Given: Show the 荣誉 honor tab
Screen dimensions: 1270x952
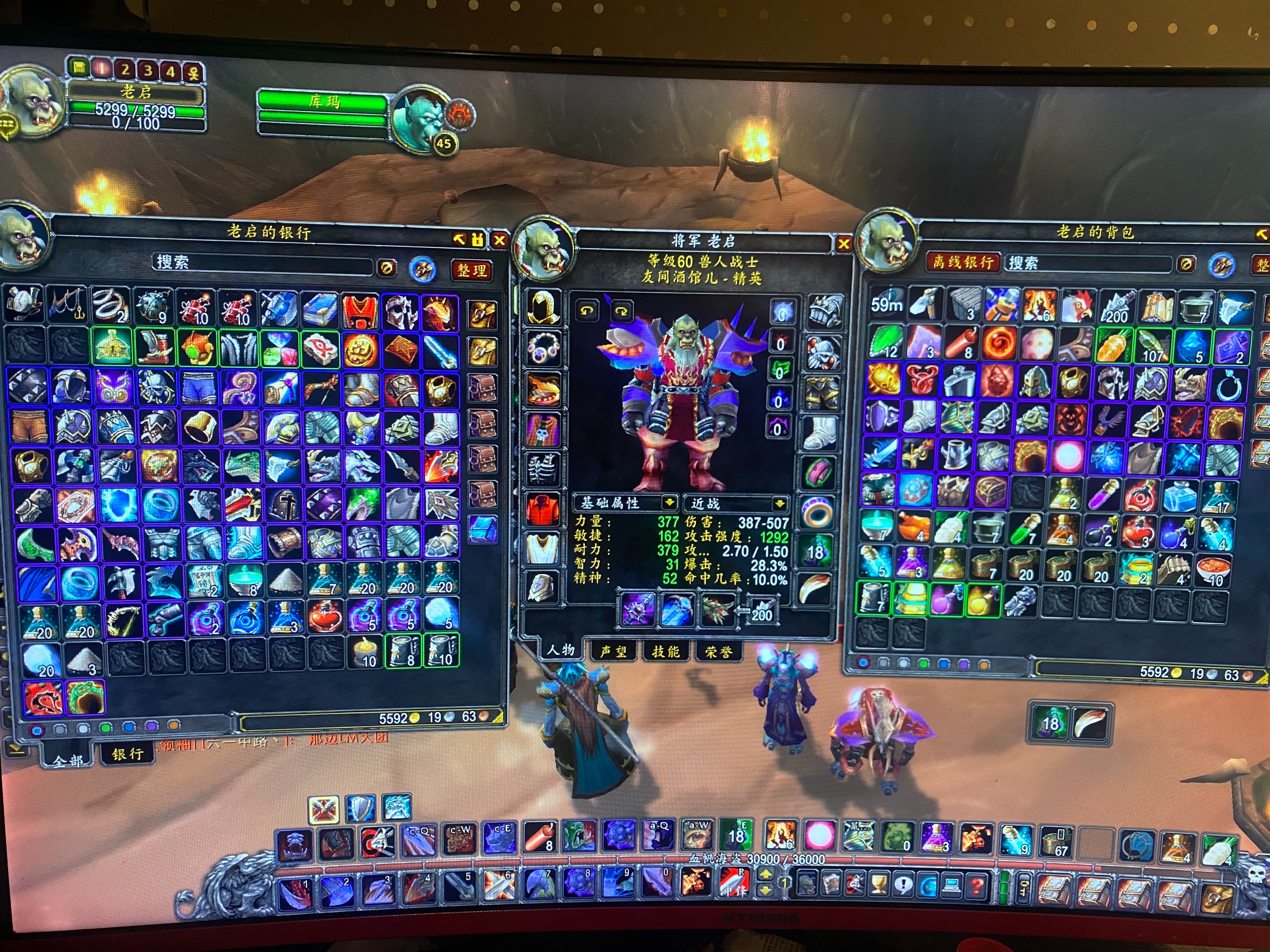Looking at the screenshot, I should (718, 651).
